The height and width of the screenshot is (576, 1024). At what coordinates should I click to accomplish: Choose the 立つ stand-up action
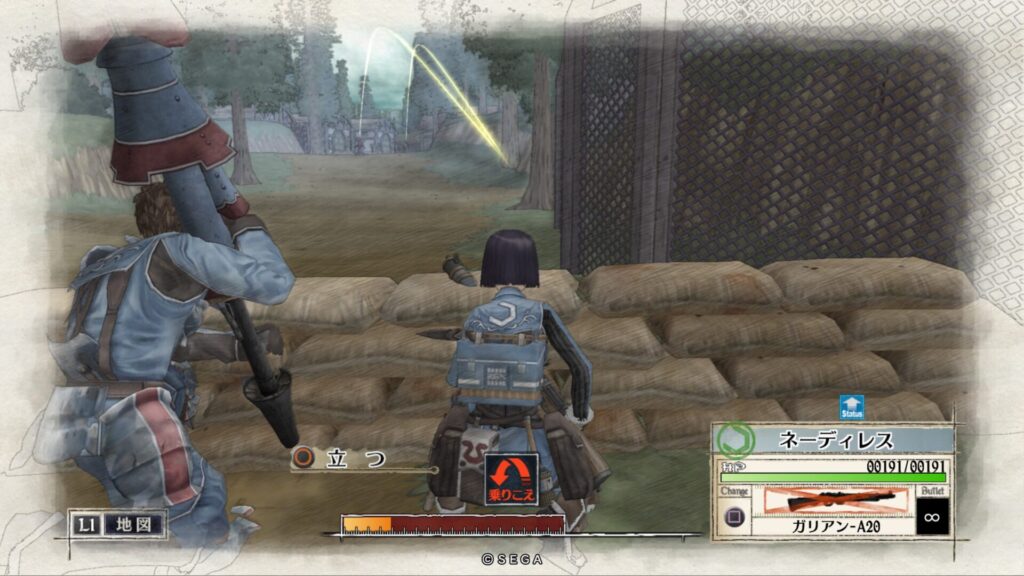345,459
